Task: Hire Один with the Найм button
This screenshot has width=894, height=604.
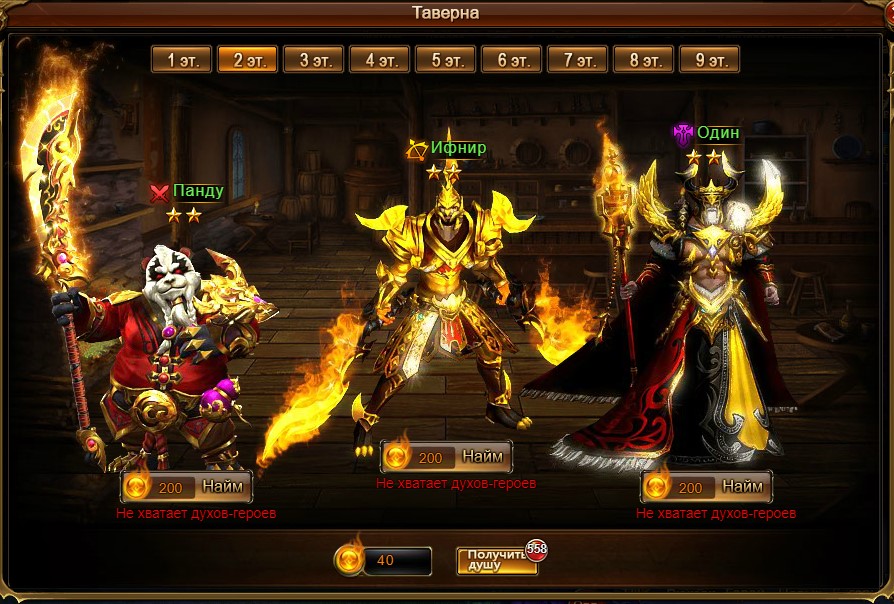Action: pos(742,487)
